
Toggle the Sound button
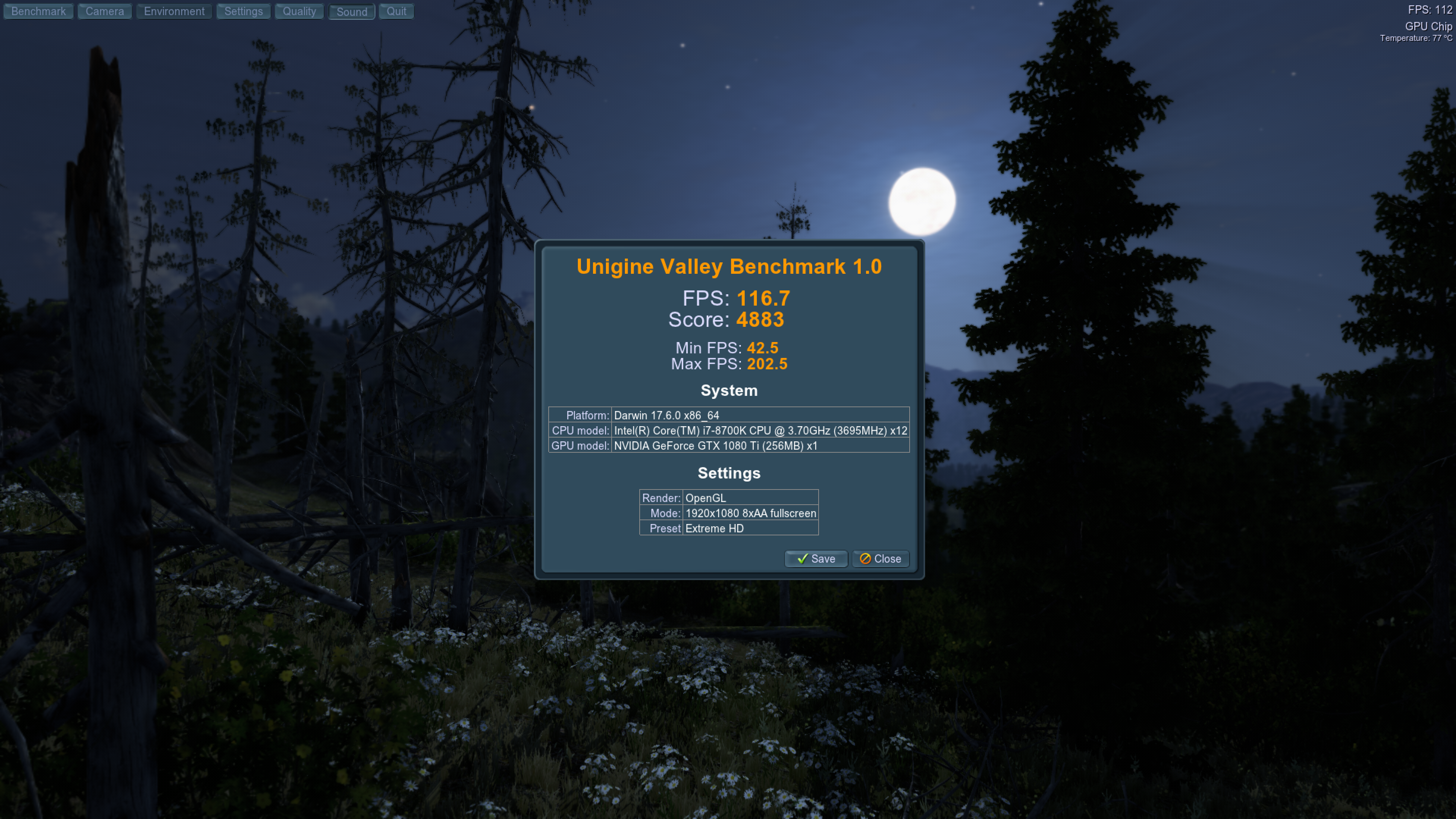tap(351, 12)
